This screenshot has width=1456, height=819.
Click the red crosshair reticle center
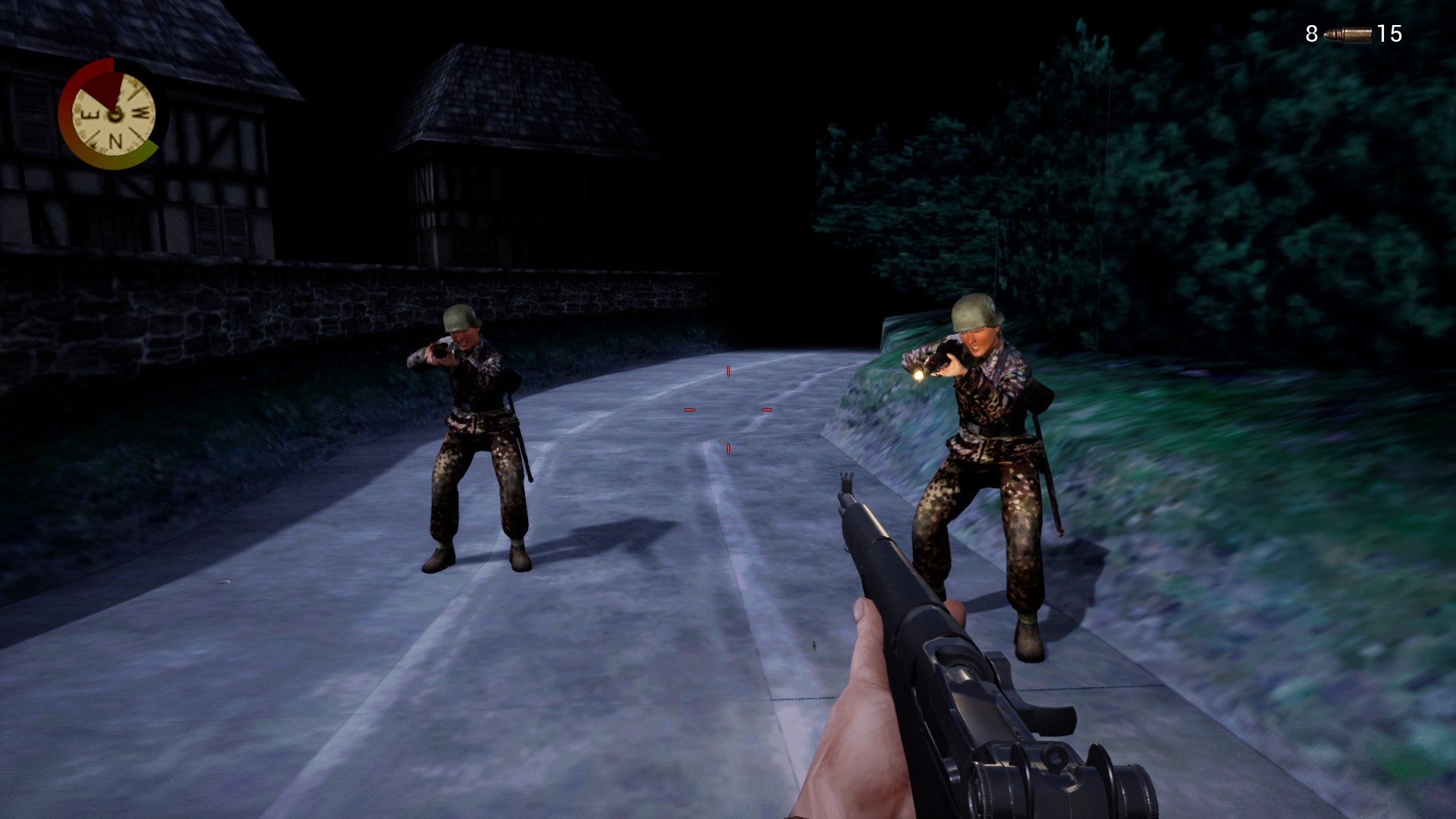coord(728,408)
